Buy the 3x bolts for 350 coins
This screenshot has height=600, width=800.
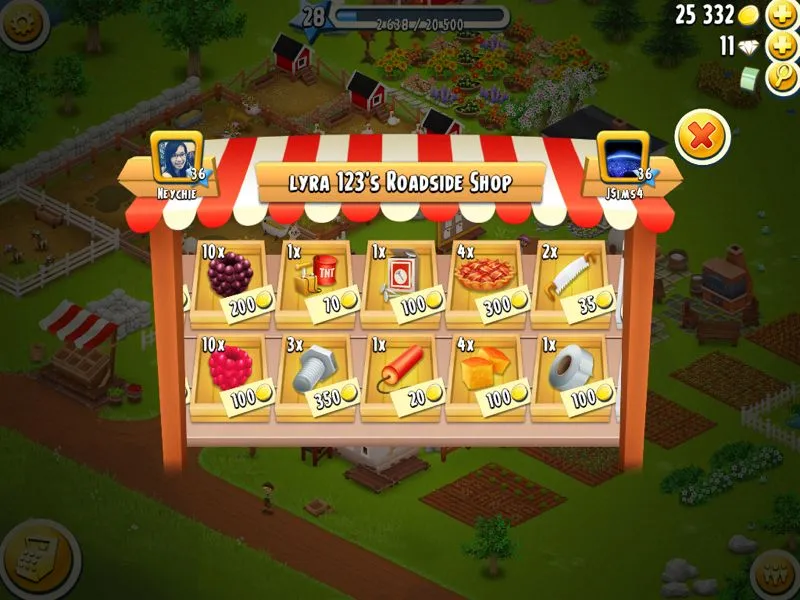(319, 375)
